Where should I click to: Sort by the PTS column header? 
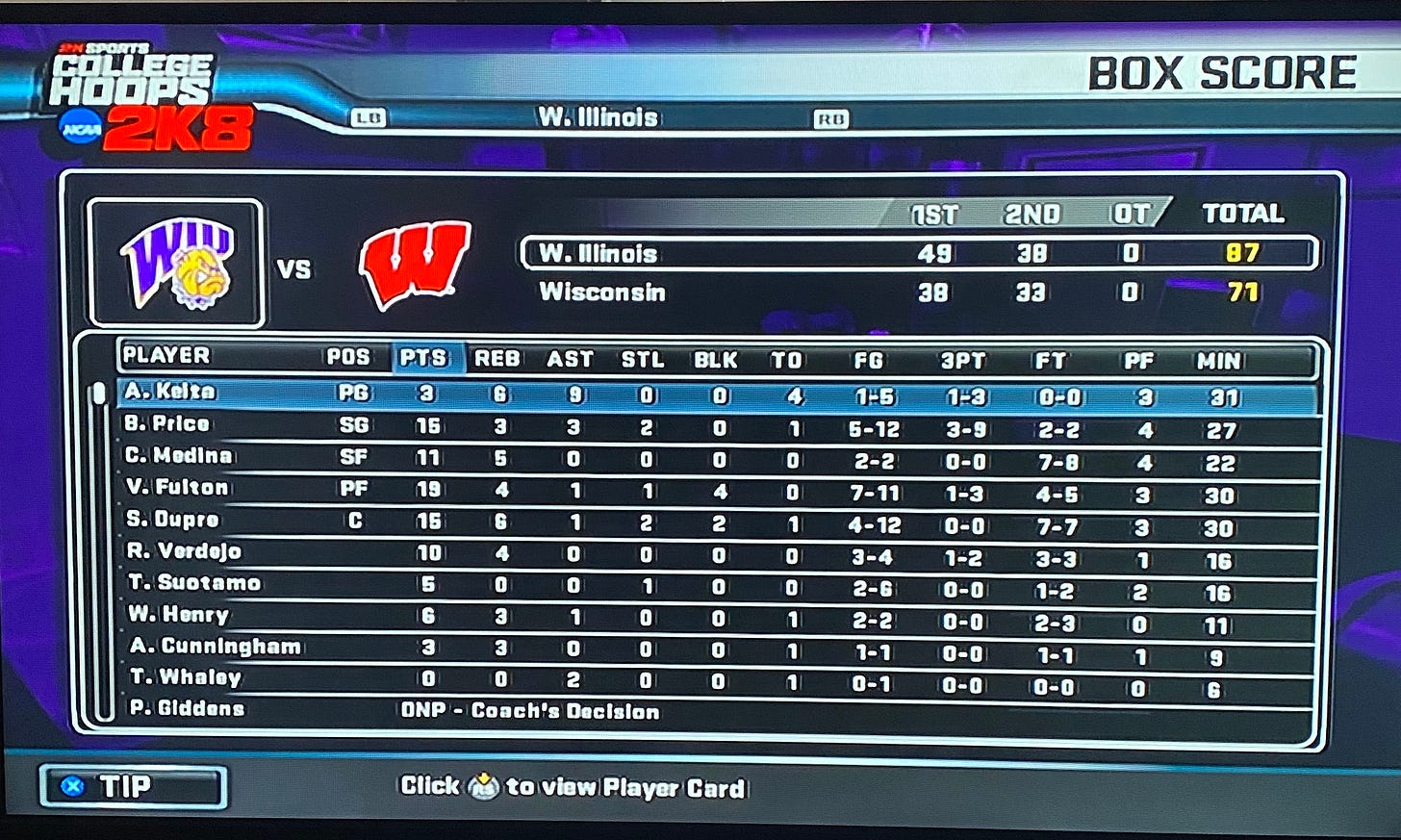423,358
